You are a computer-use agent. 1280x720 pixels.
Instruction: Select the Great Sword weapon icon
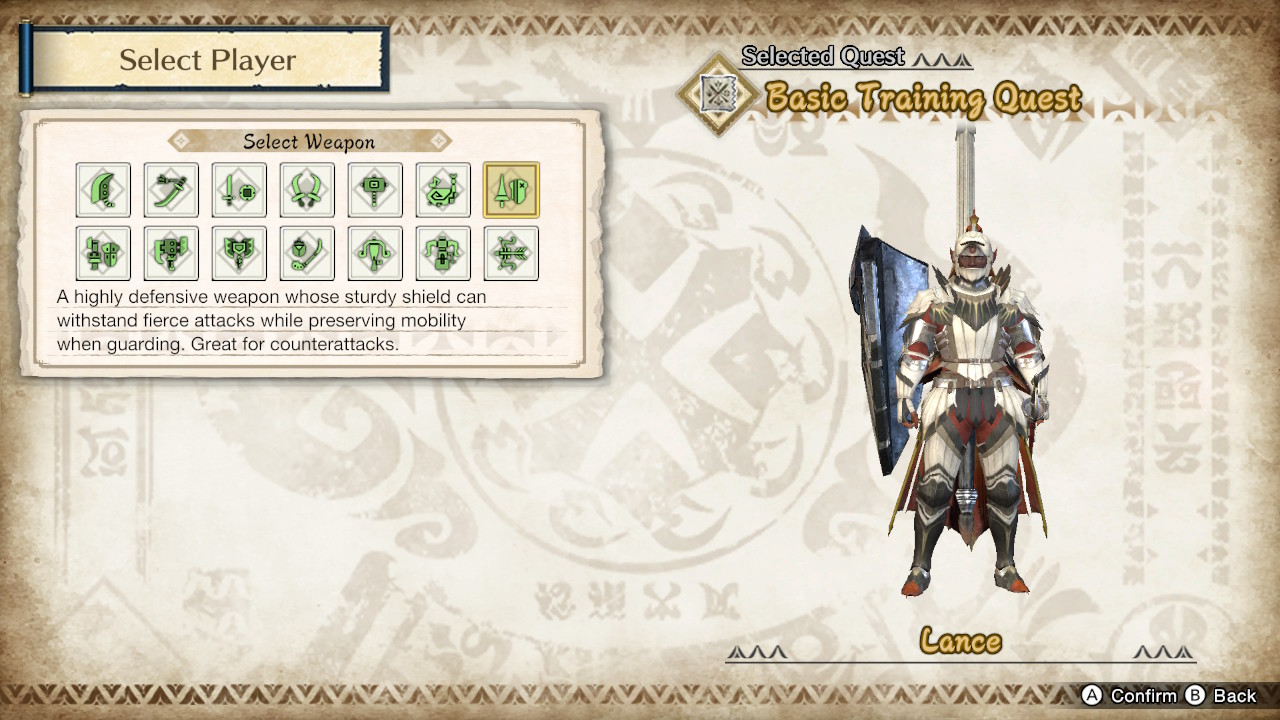coord(103,190)
